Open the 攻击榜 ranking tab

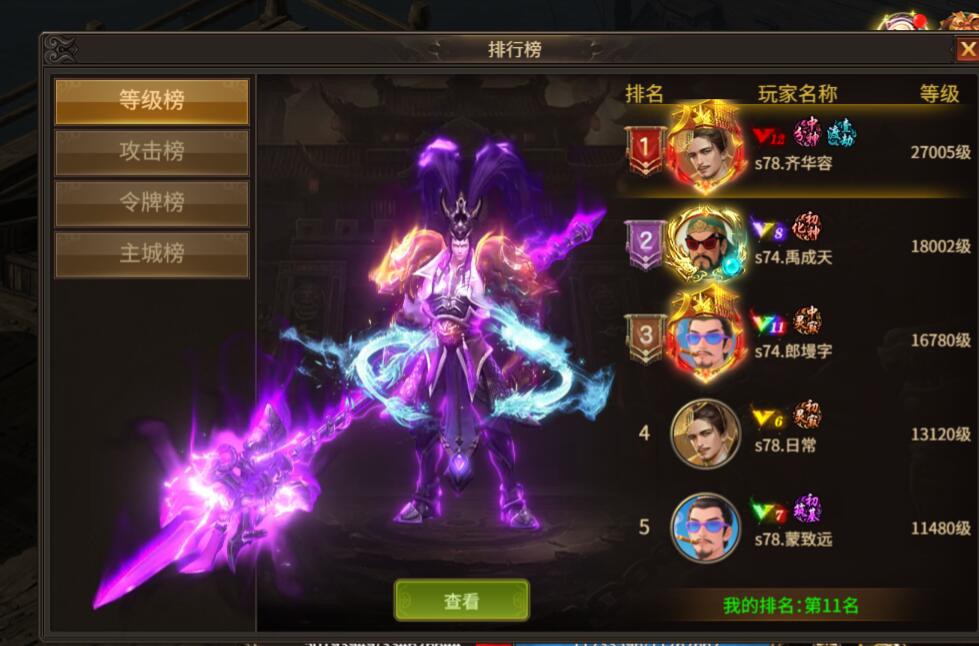pyautogui.click(x=151, y=152)
